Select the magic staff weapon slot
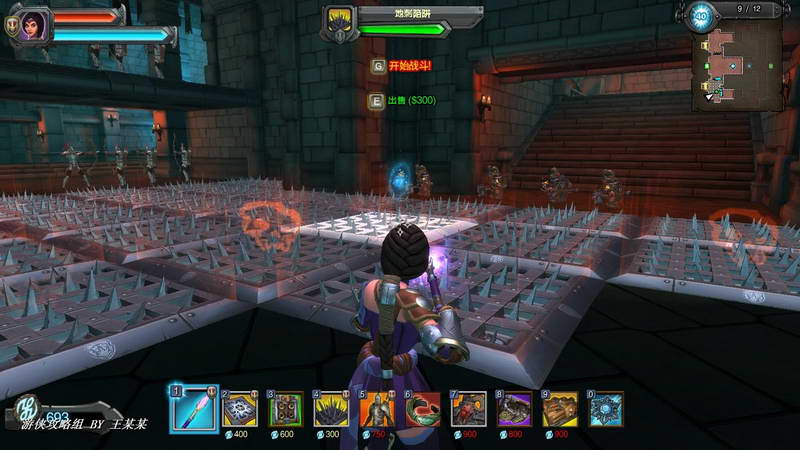800x450 pixels. (x=194, y=409)
